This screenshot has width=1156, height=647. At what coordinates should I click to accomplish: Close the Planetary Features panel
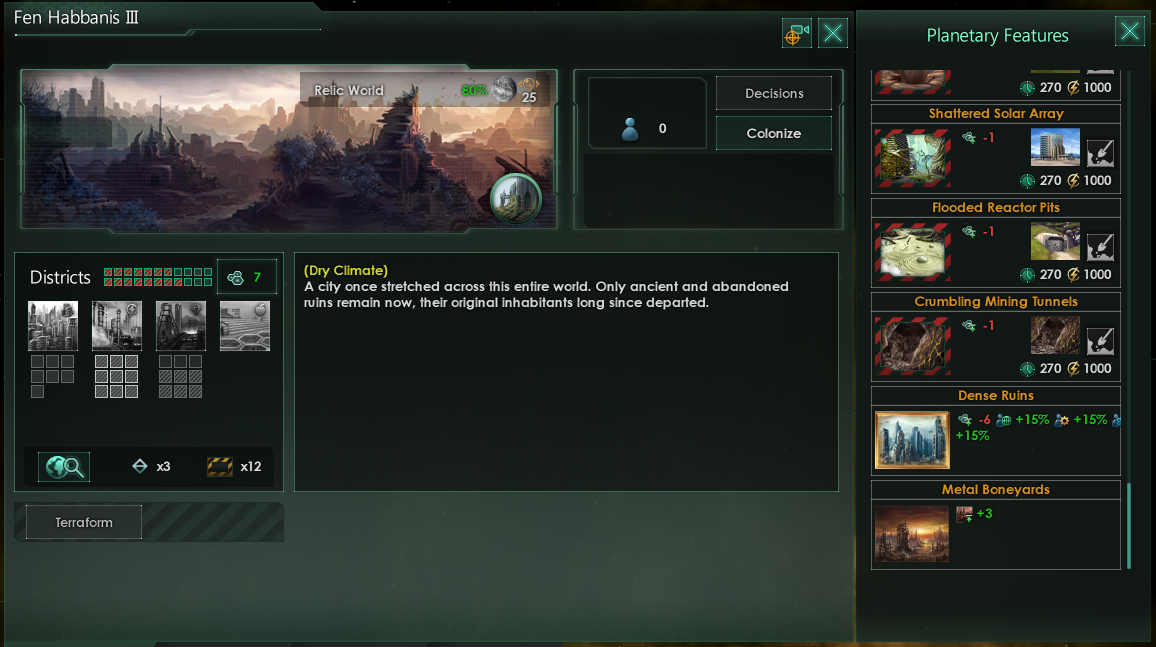tap(1130, 32)
